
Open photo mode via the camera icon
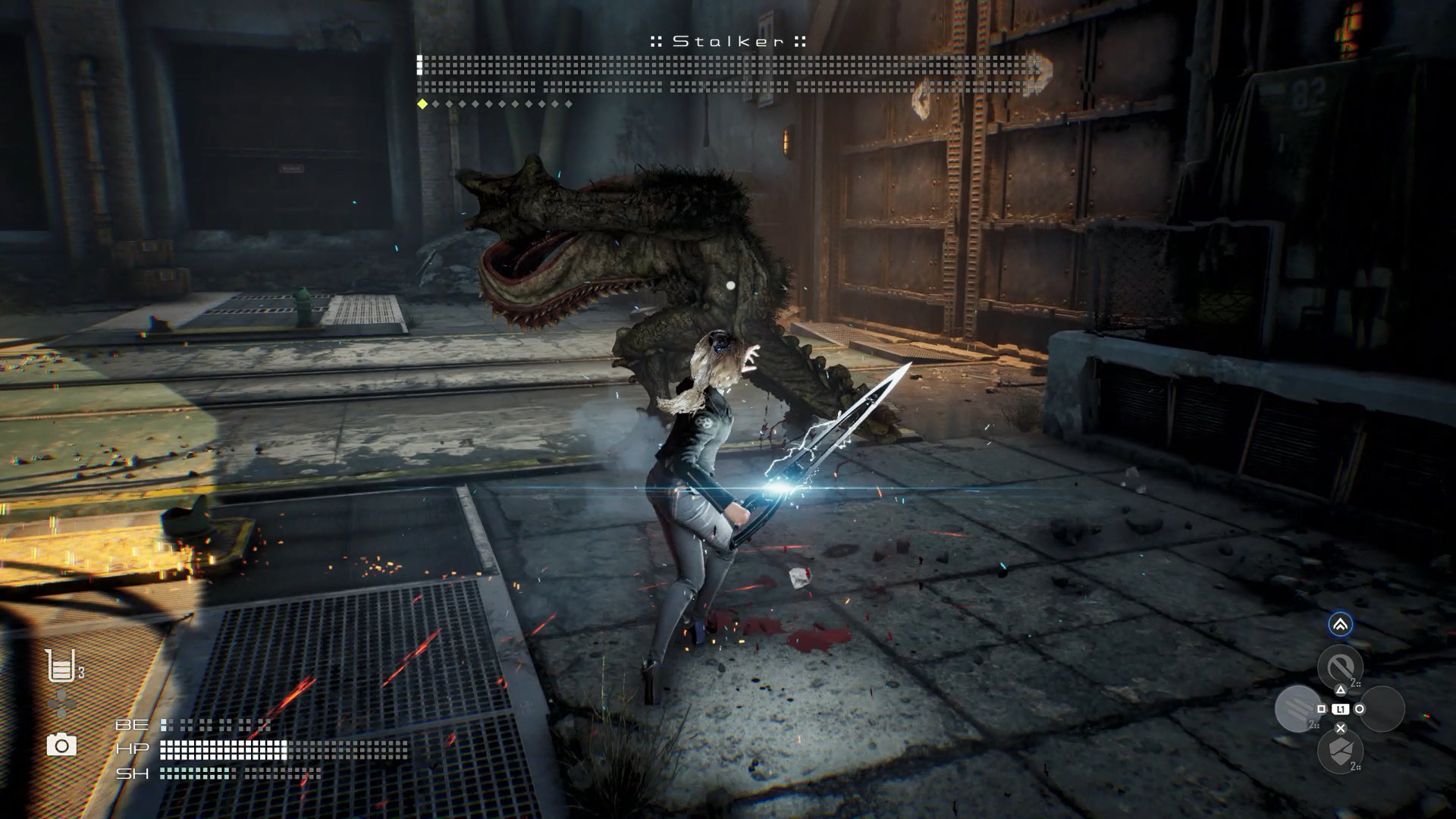[61, 745]
